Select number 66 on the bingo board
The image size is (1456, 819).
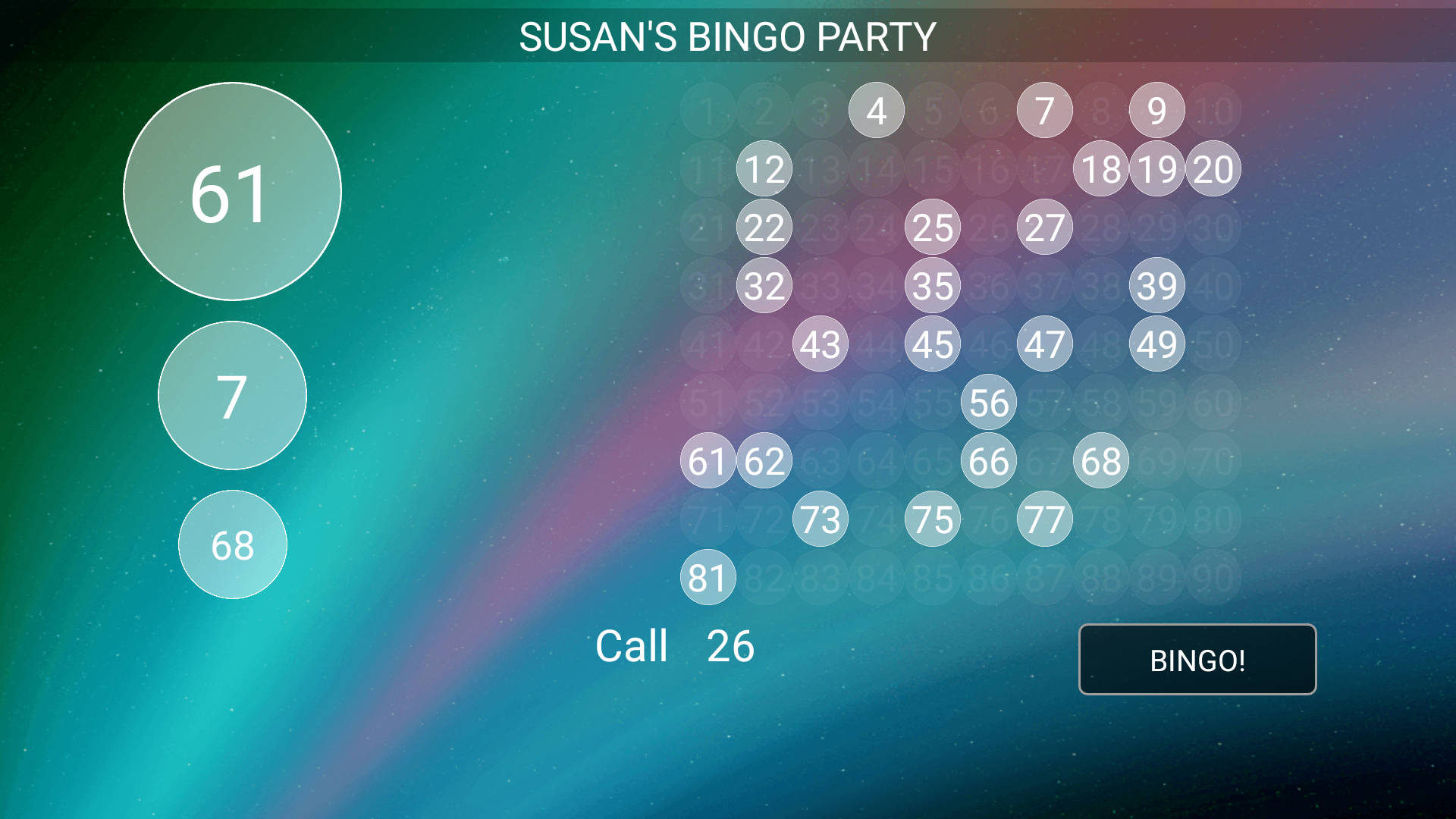988,460
